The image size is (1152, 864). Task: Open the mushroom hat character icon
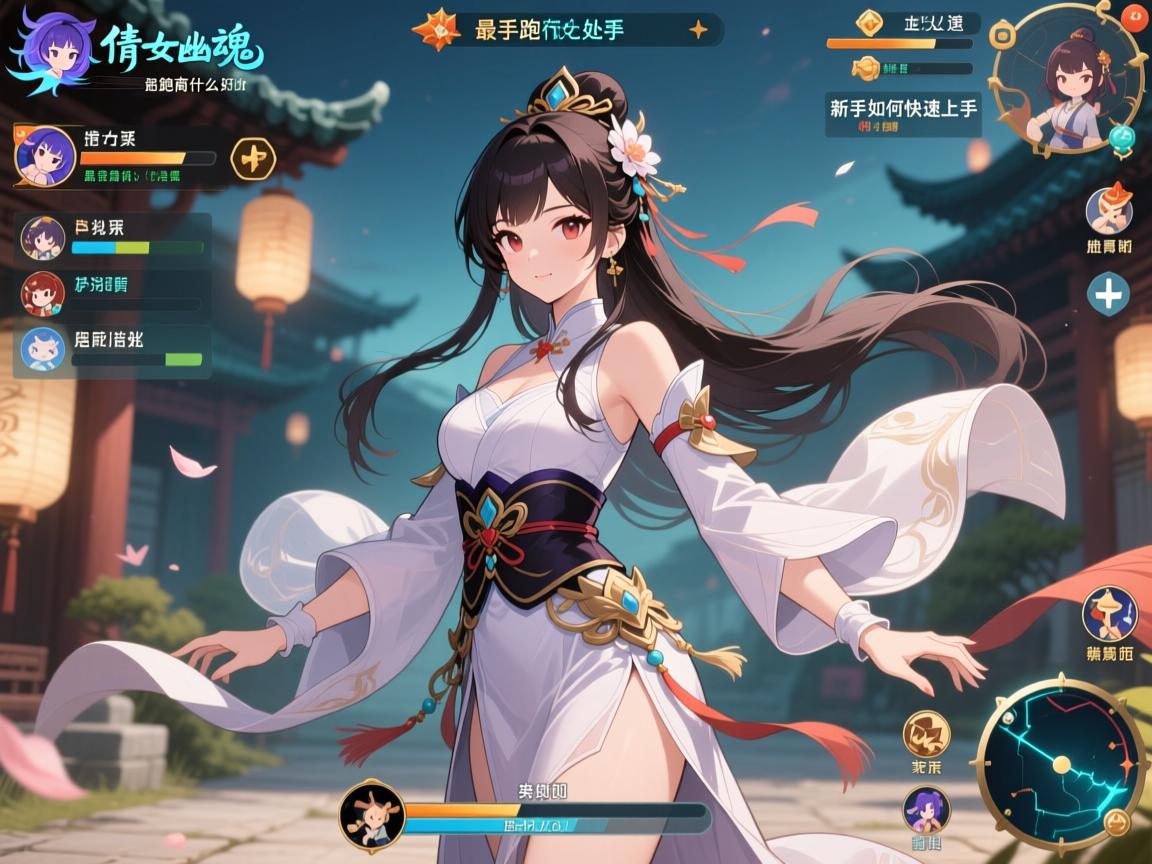coord(1109,613)
